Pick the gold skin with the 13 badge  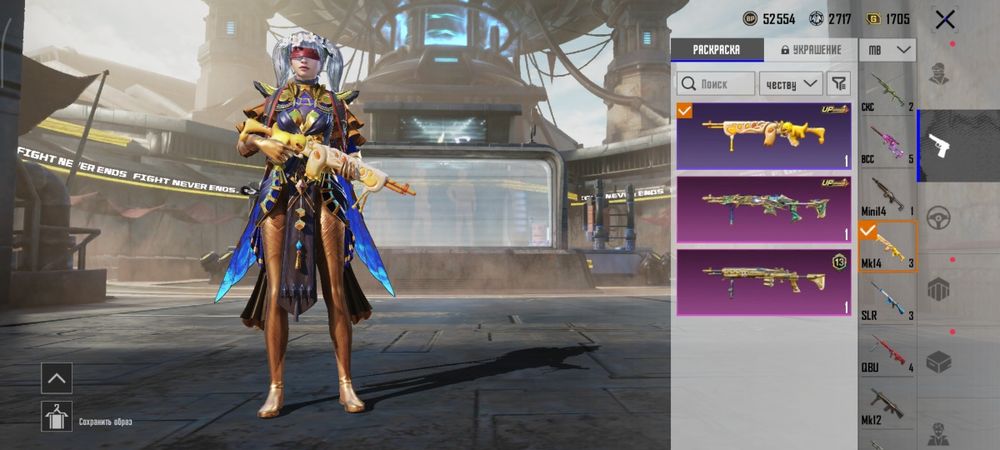click(x=763, y=282)
